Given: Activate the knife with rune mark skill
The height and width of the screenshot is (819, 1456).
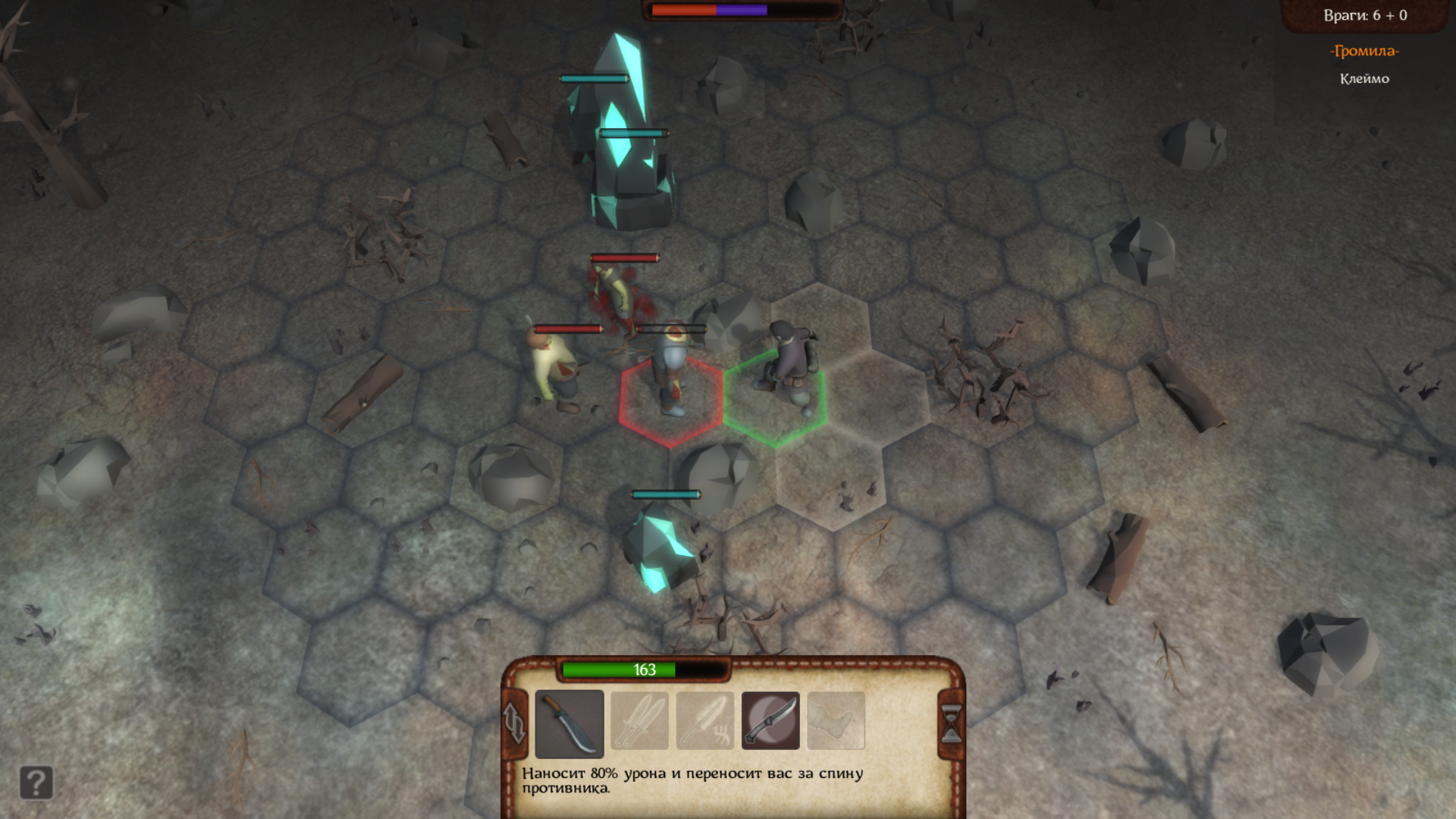Looking at the screenshot, I should [x=705, y=720].
